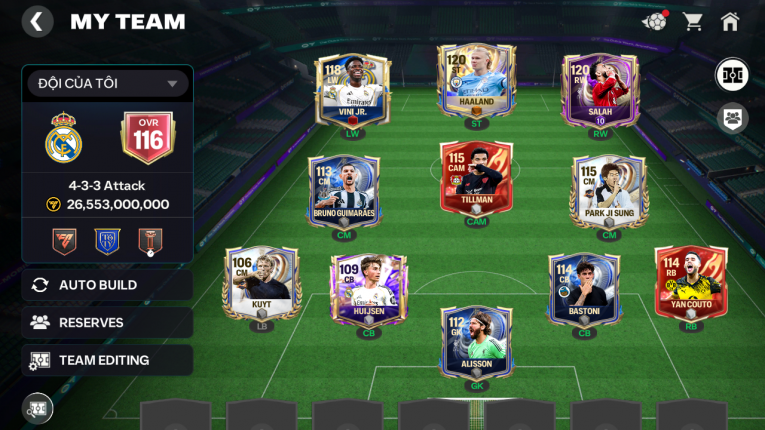Select the Vini Jr. LW card
This screenshot has width=765, height=430.
coord(353,90)
